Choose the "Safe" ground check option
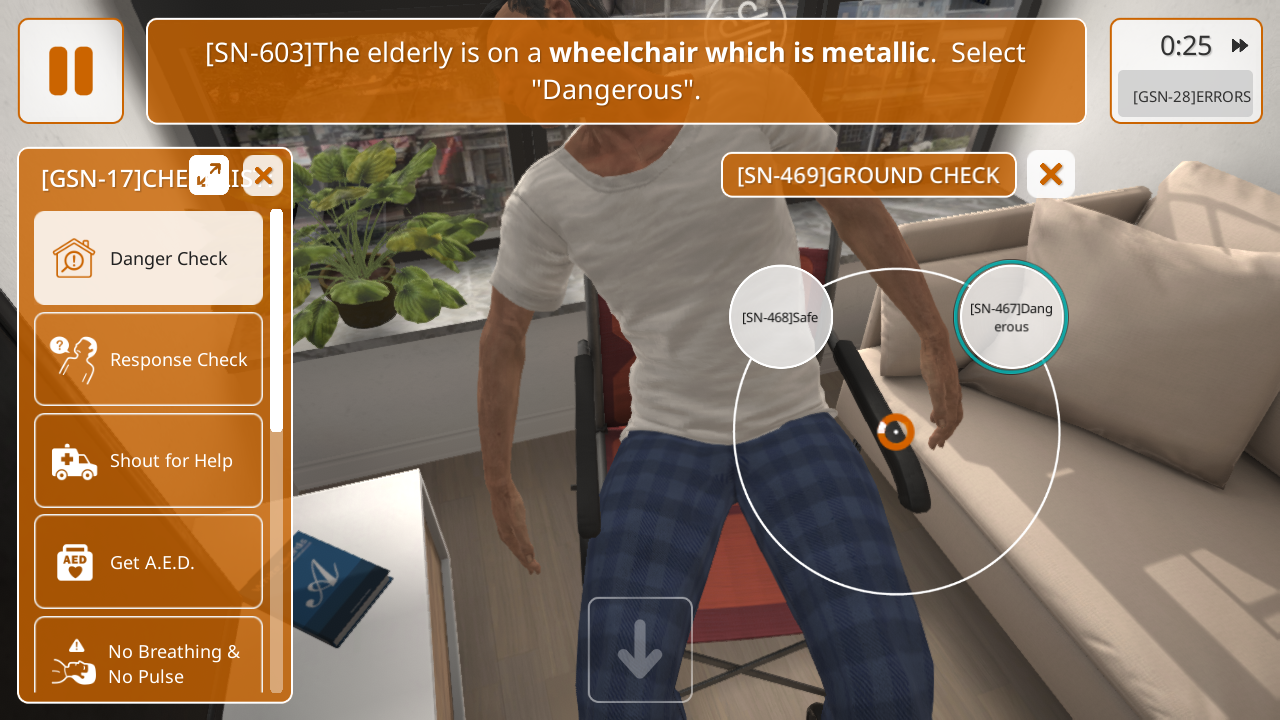Viewport: 1280px width, 720px height. pyautogui.click(x=780, y=317)
